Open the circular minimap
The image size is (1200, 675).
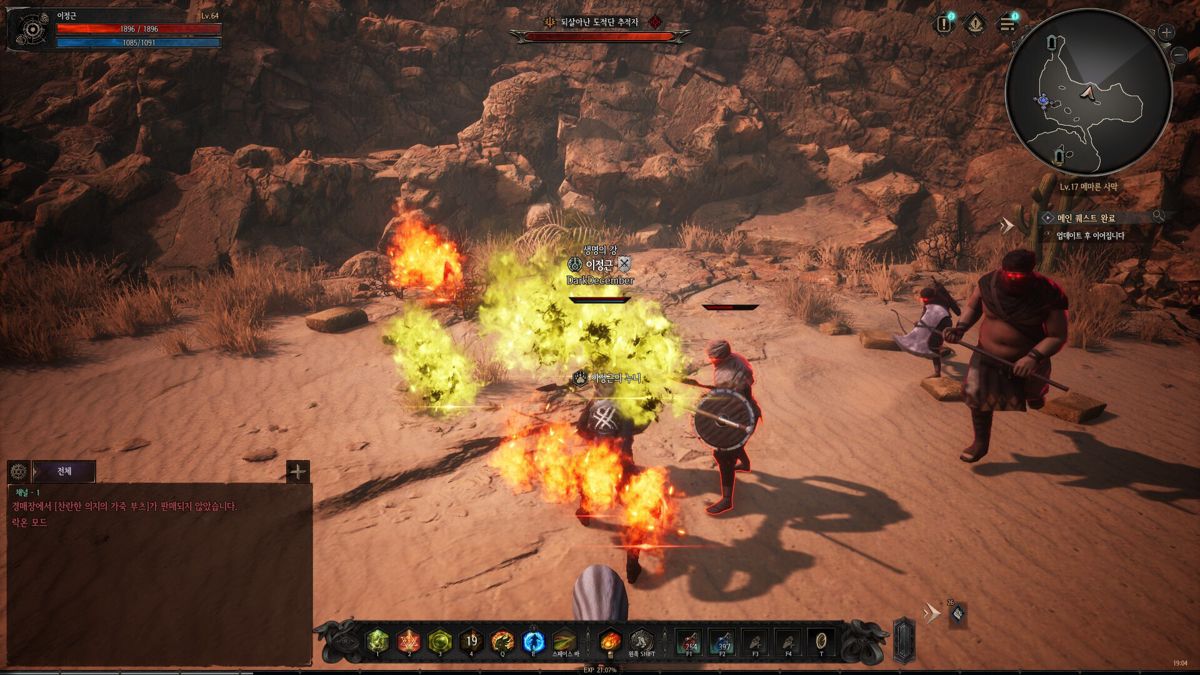coord(1088,92)
